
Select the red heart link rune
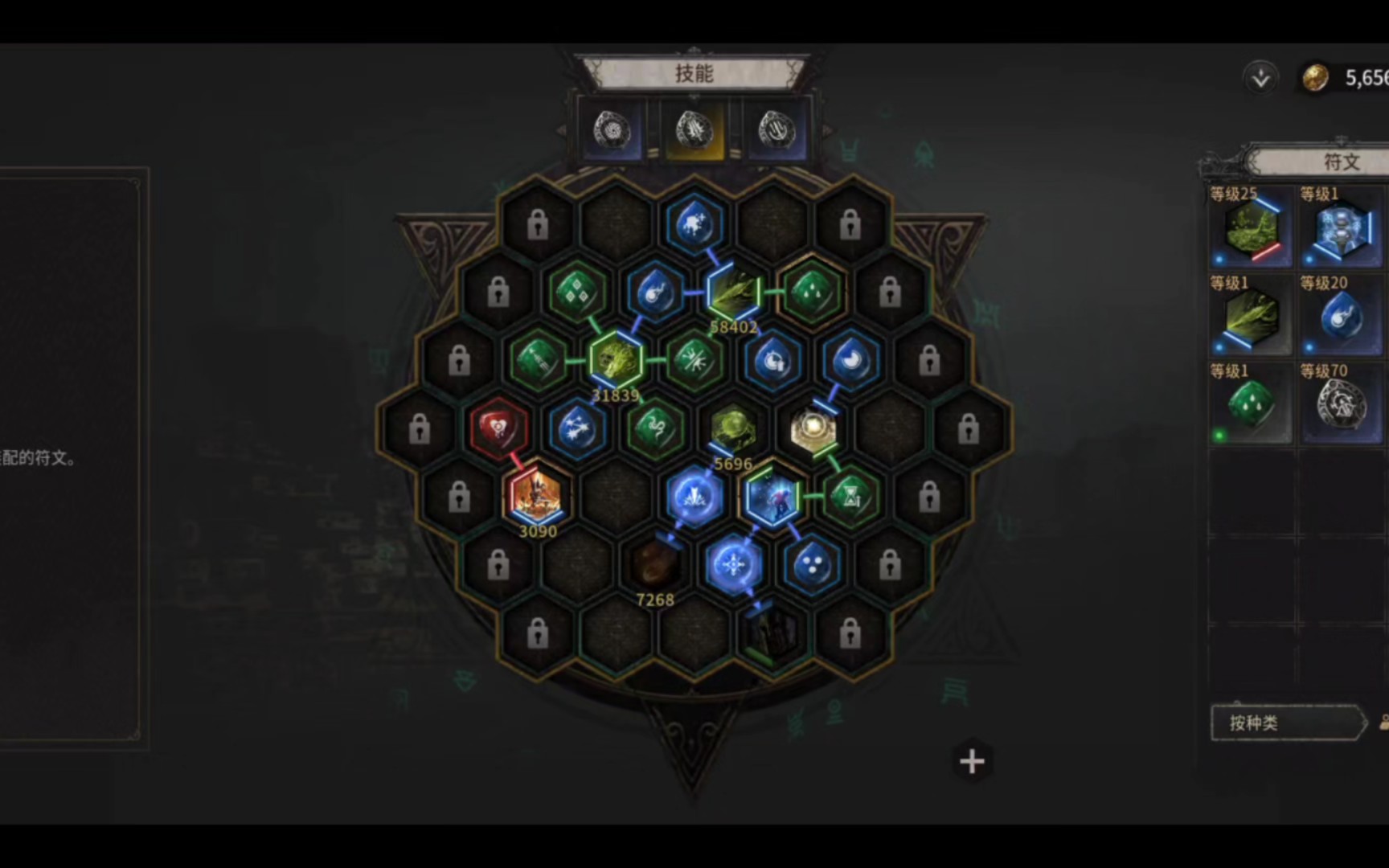(498, 429)
